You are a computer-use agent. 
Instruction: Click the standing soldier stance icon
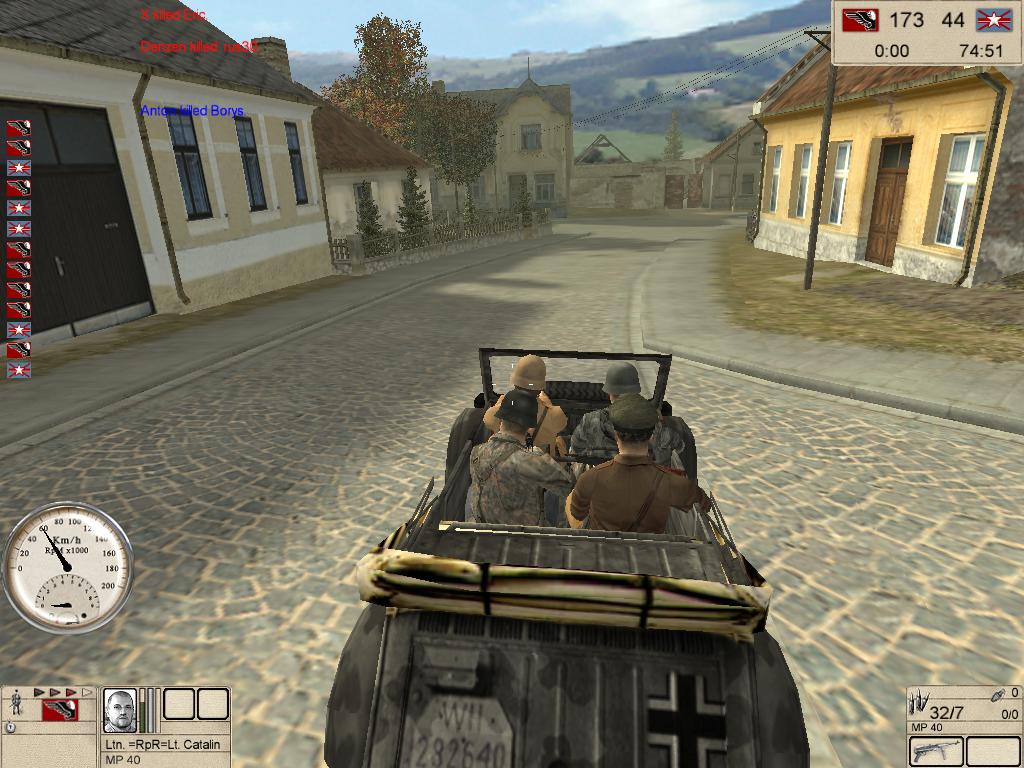[16, 704]
